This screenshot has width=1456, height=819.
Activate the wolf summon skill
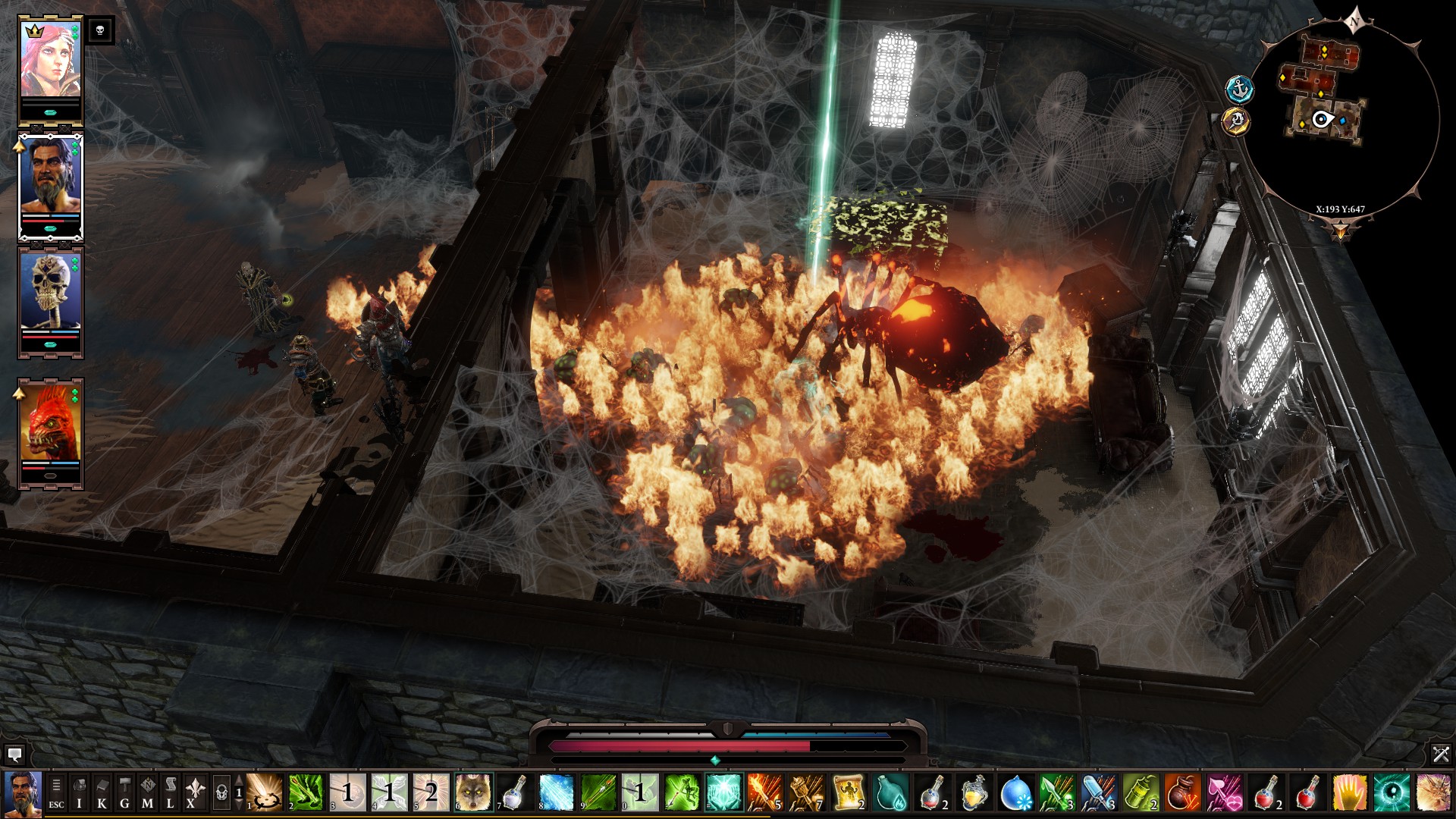[x=473, y=793]
